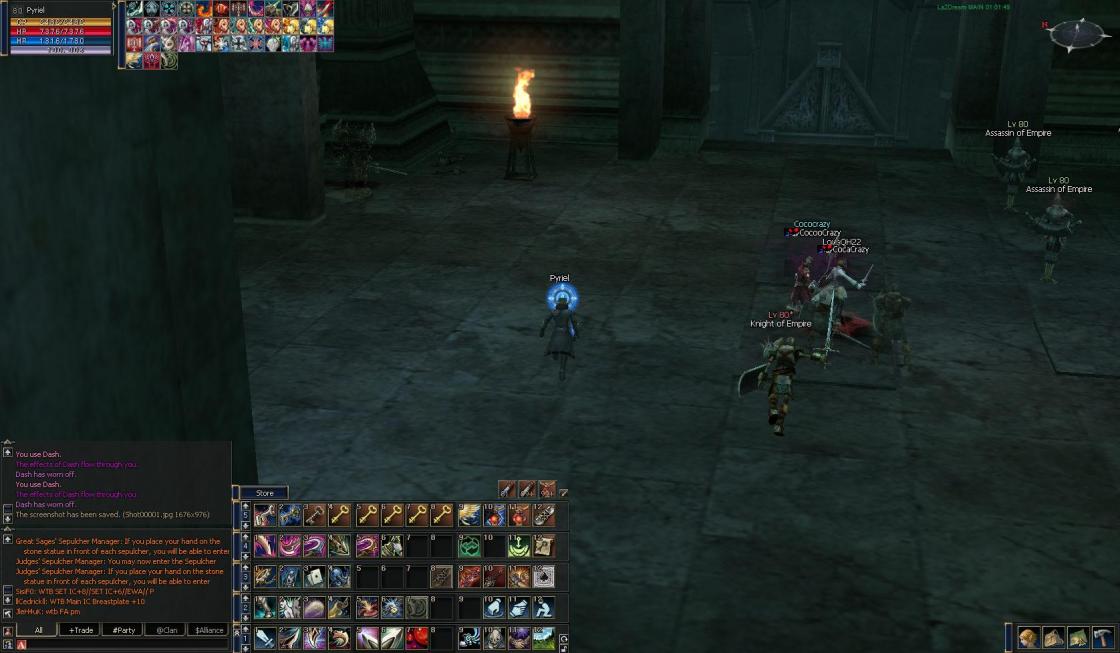Click the compass radar in the corner
Image resolution: width=1120 pixels, height=653 pixels.
(1078, 35)
